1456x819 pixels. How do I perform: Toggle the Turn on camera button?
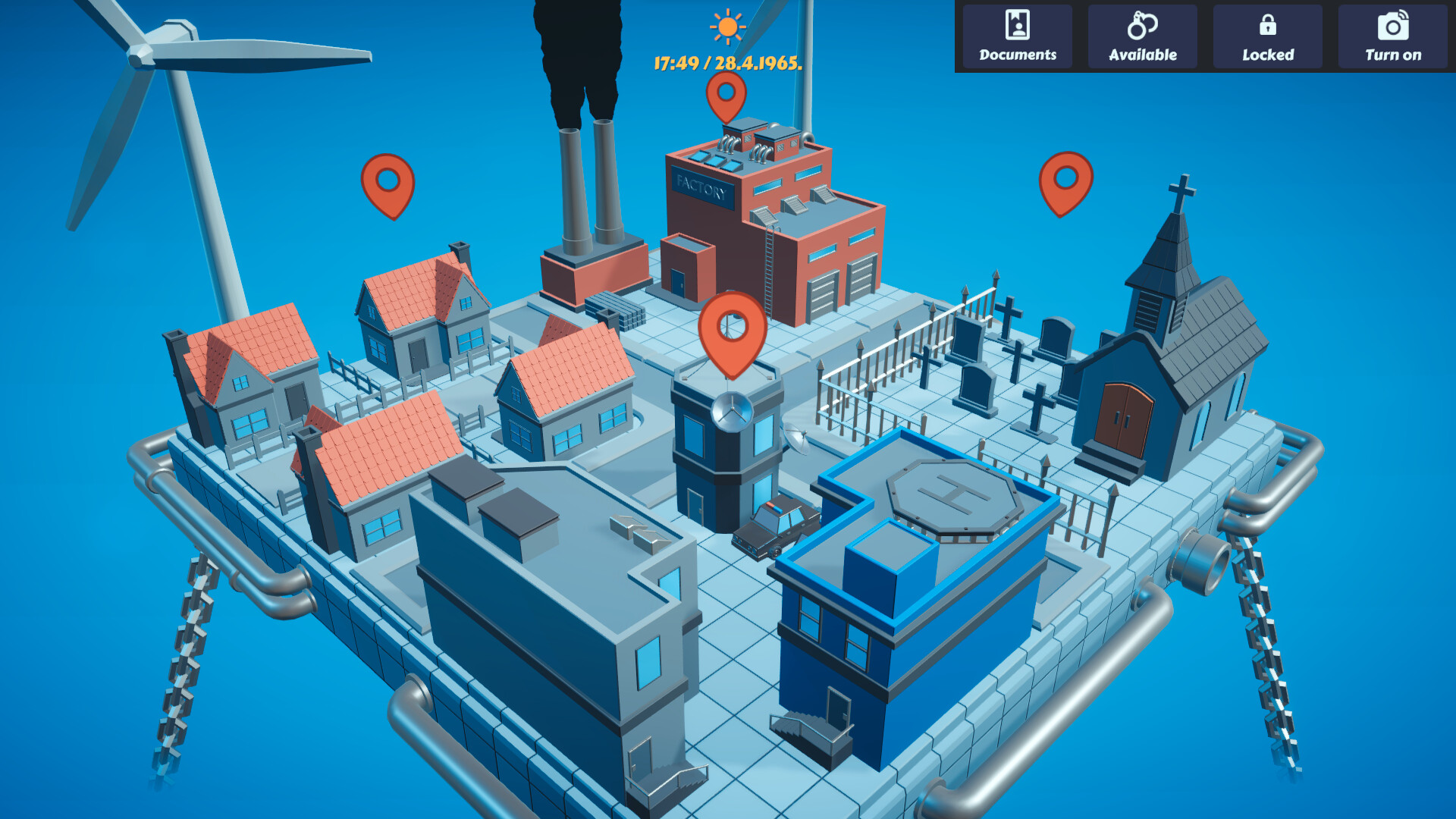click(x=1392, y=36)
